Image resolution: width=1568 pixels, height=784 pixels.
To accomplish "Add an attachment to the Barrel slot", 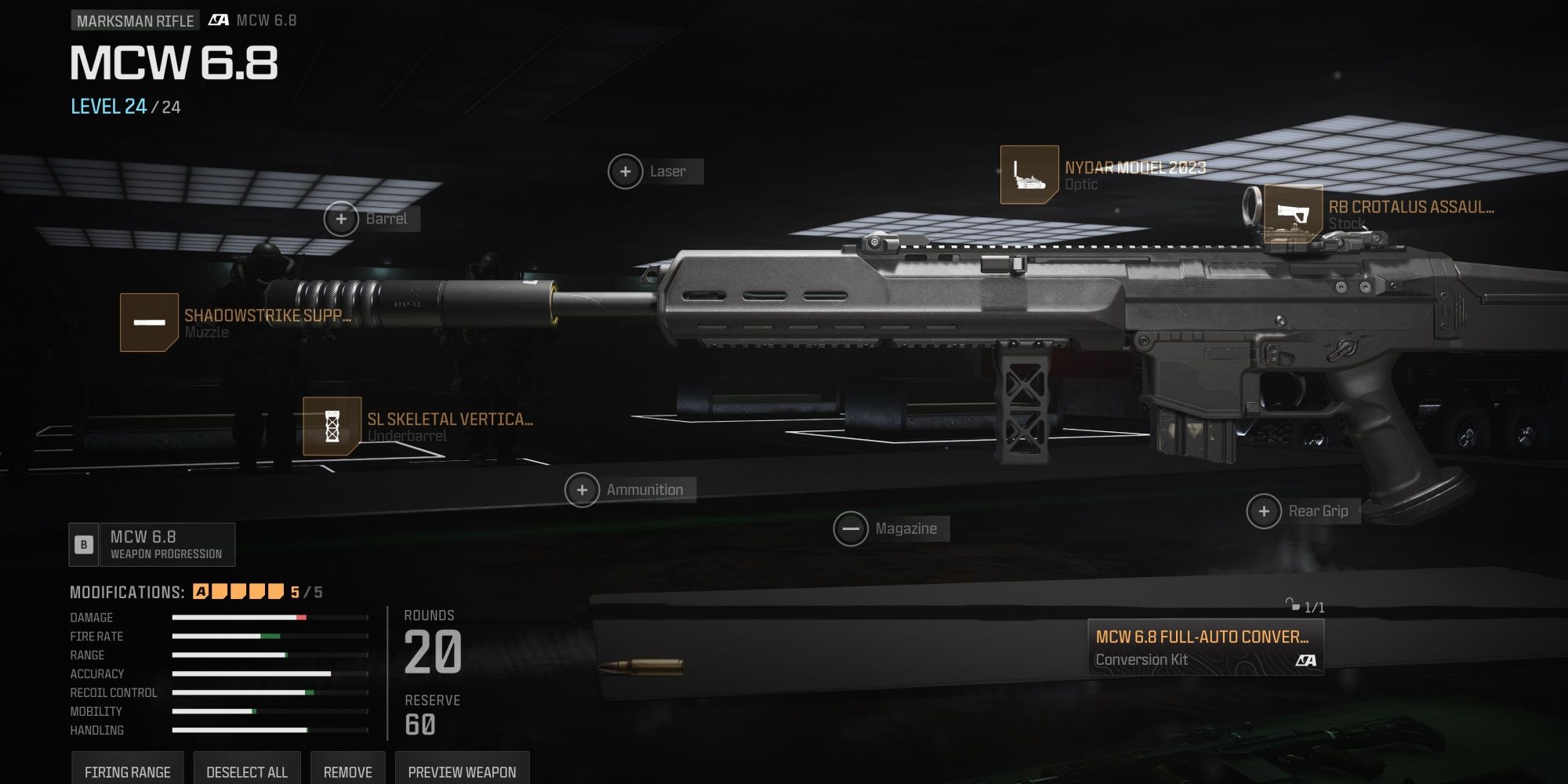I will pos(342,220).
